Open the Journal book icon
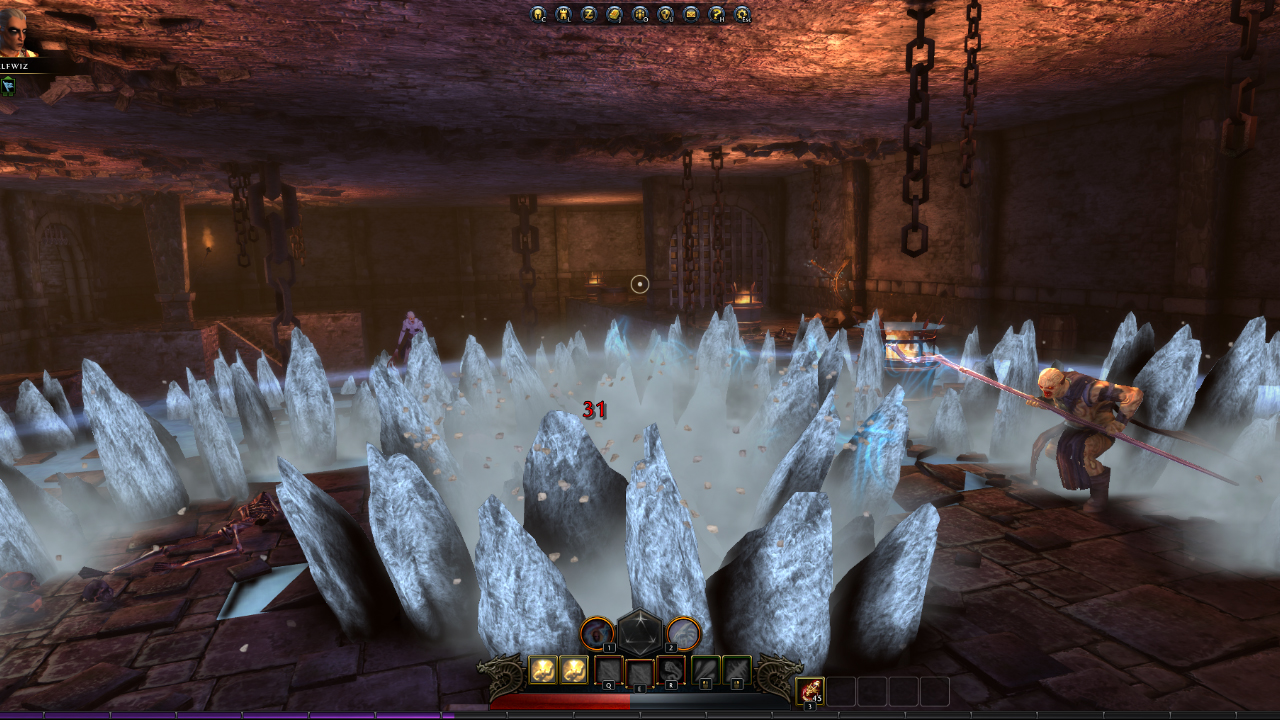The image size is (1280, 720). pos(614,15)
